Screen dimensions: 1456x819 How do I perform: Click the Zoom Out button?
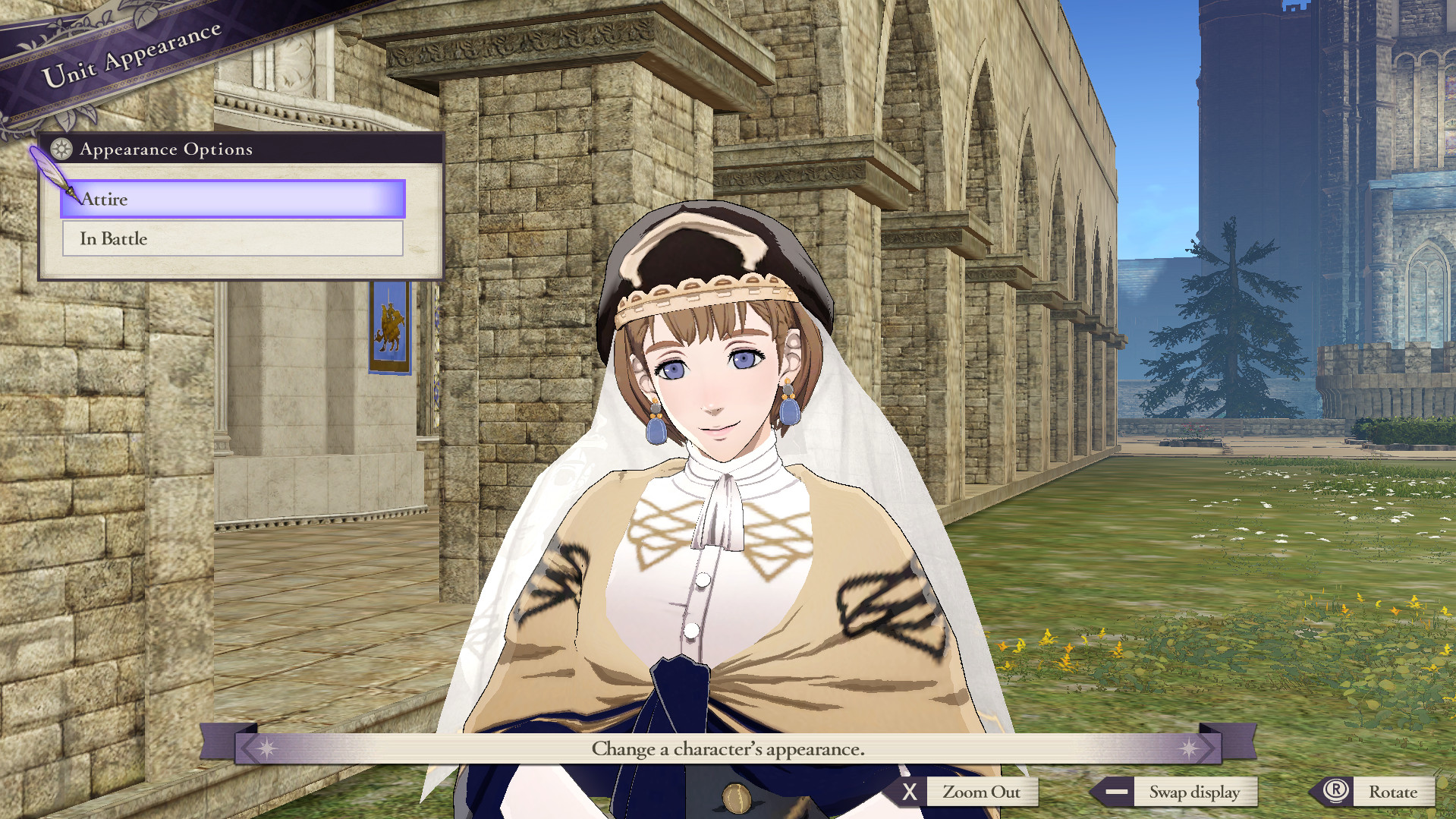click(982, 792)
